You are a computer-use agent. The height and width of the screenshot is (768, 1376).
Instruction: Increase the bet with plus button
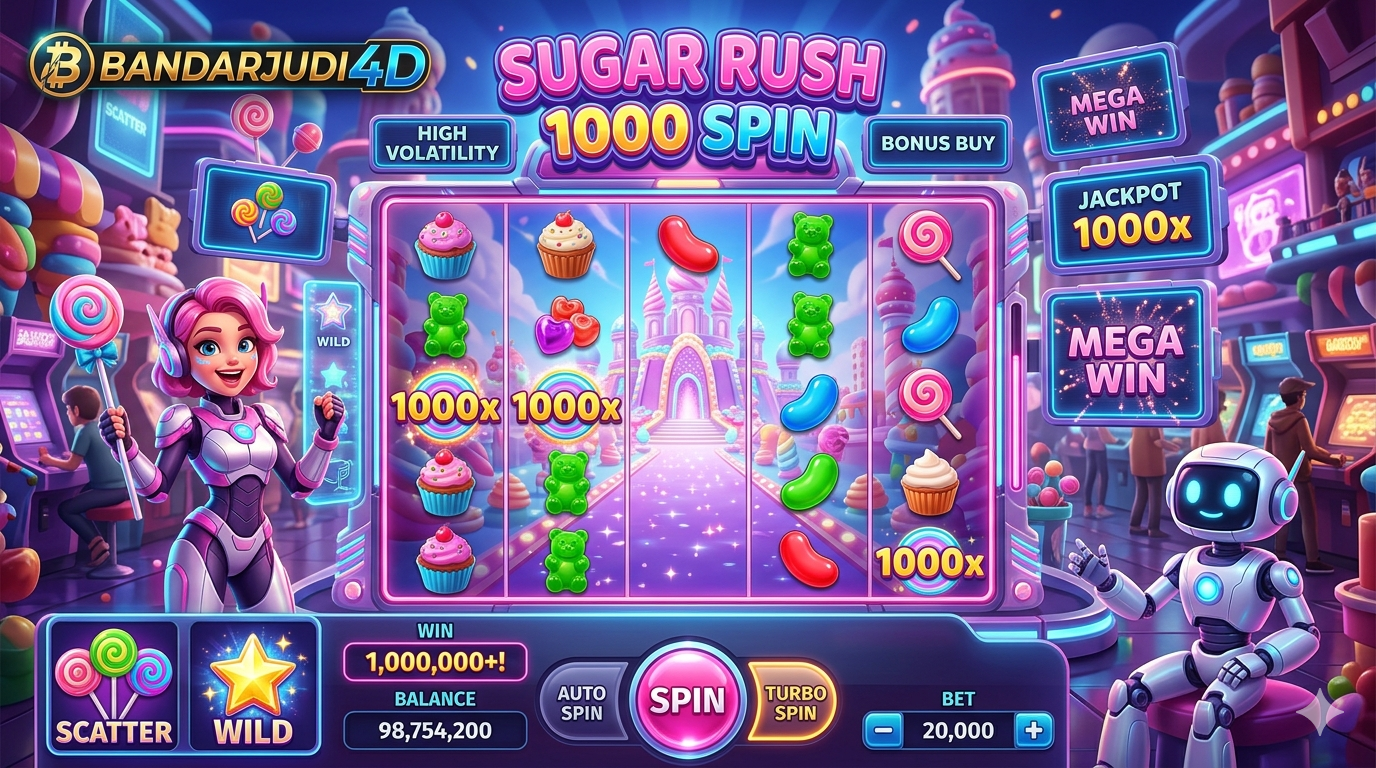[1033, 731]
